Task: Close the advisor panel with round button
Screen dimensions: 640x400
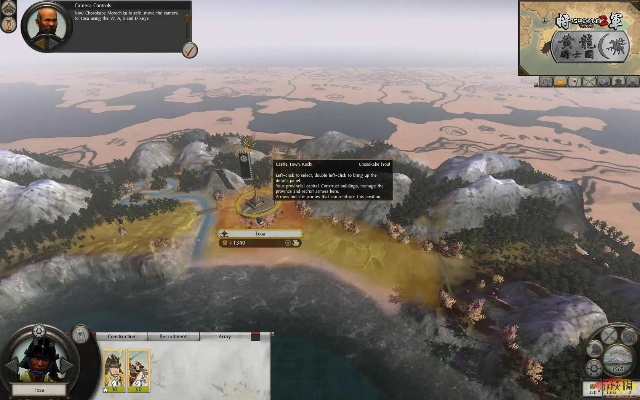Action: pyautogui.click(x=190, y=50)
